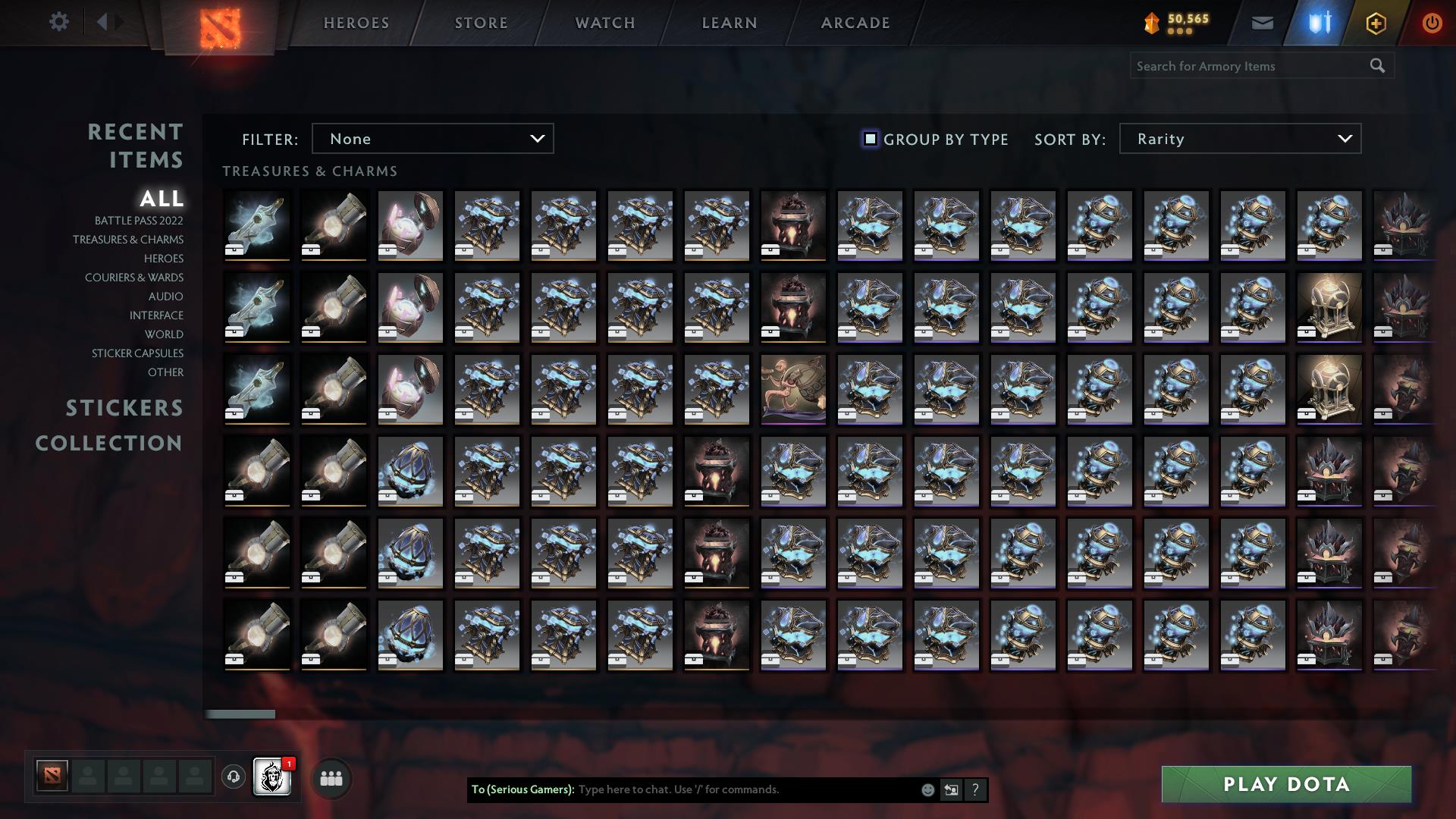Select BATTLE PASS 2022 in the sidebar
Viewport: 1456px width, 819px height.
138,221
